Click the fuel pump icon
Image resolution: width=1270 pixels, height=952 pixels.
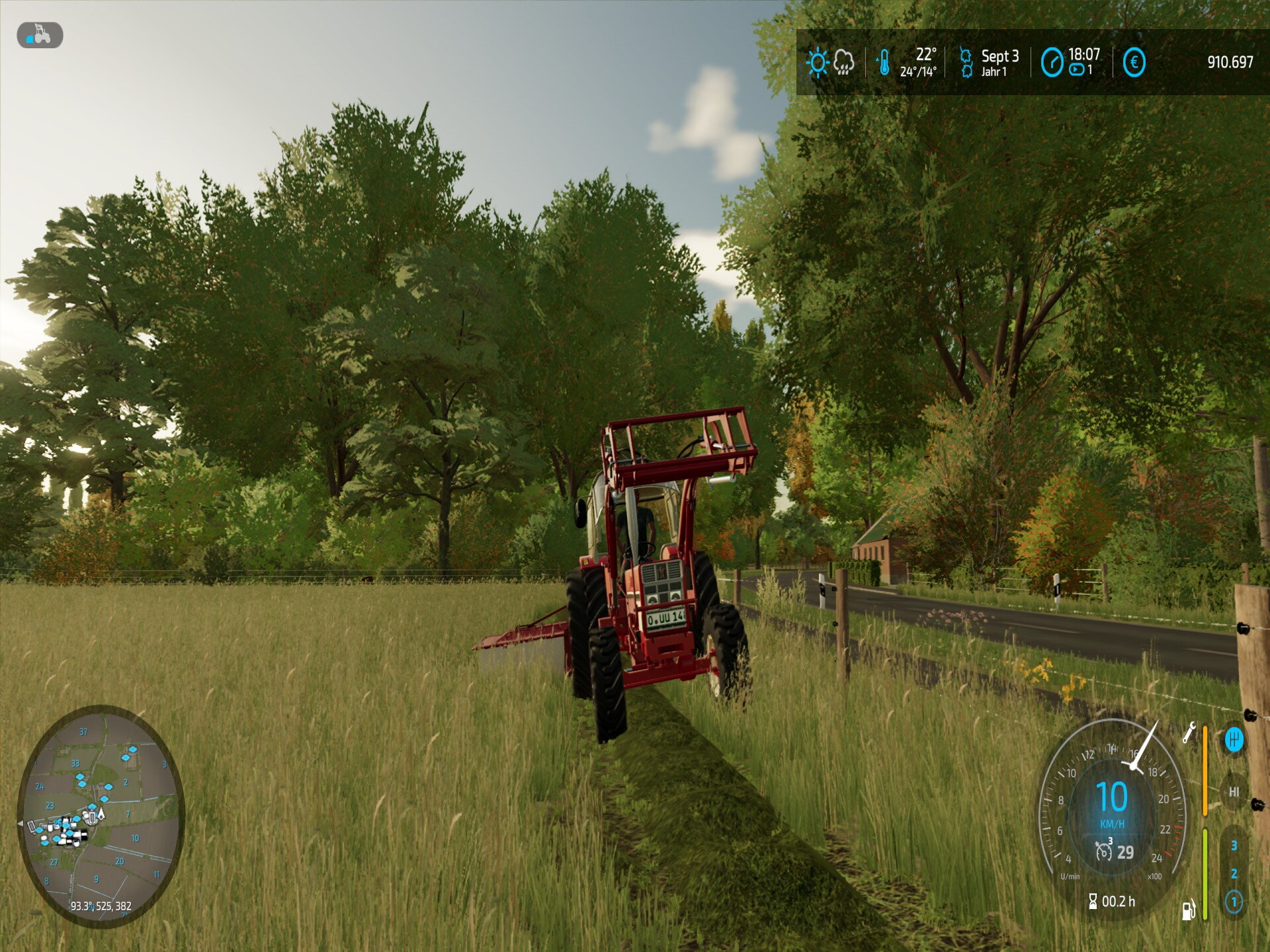click(x=1189, y=910)
